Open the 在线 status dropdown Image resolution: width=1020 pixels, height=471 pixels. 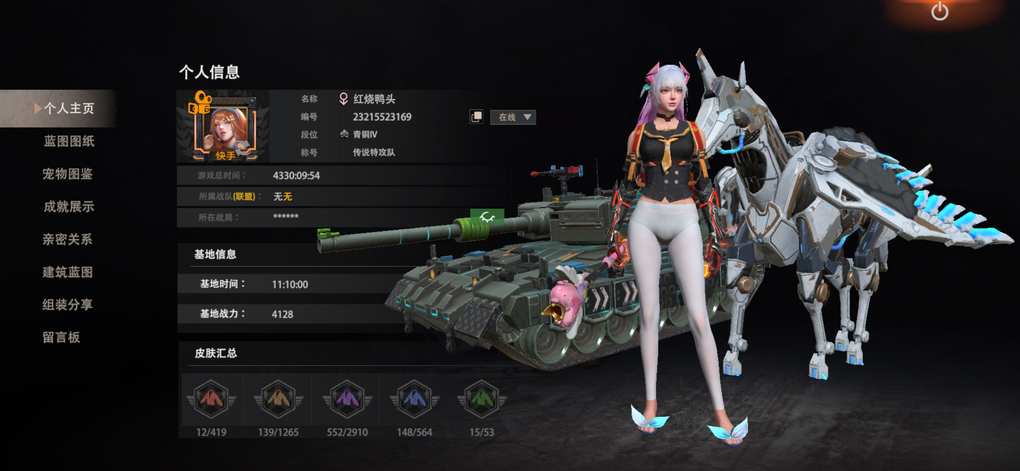click(513, 117)
